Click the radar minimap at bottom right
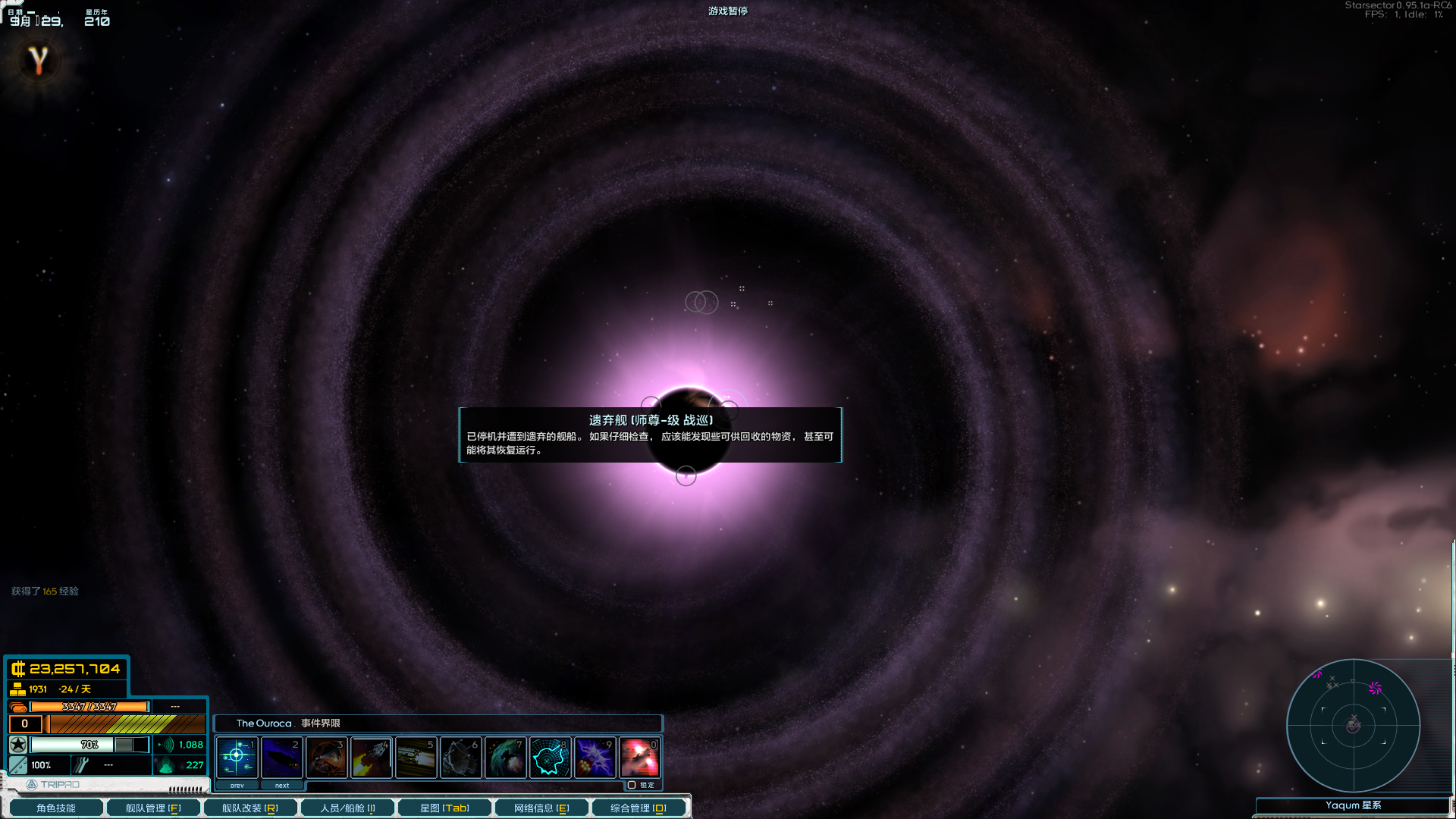 coord(1354,726)
